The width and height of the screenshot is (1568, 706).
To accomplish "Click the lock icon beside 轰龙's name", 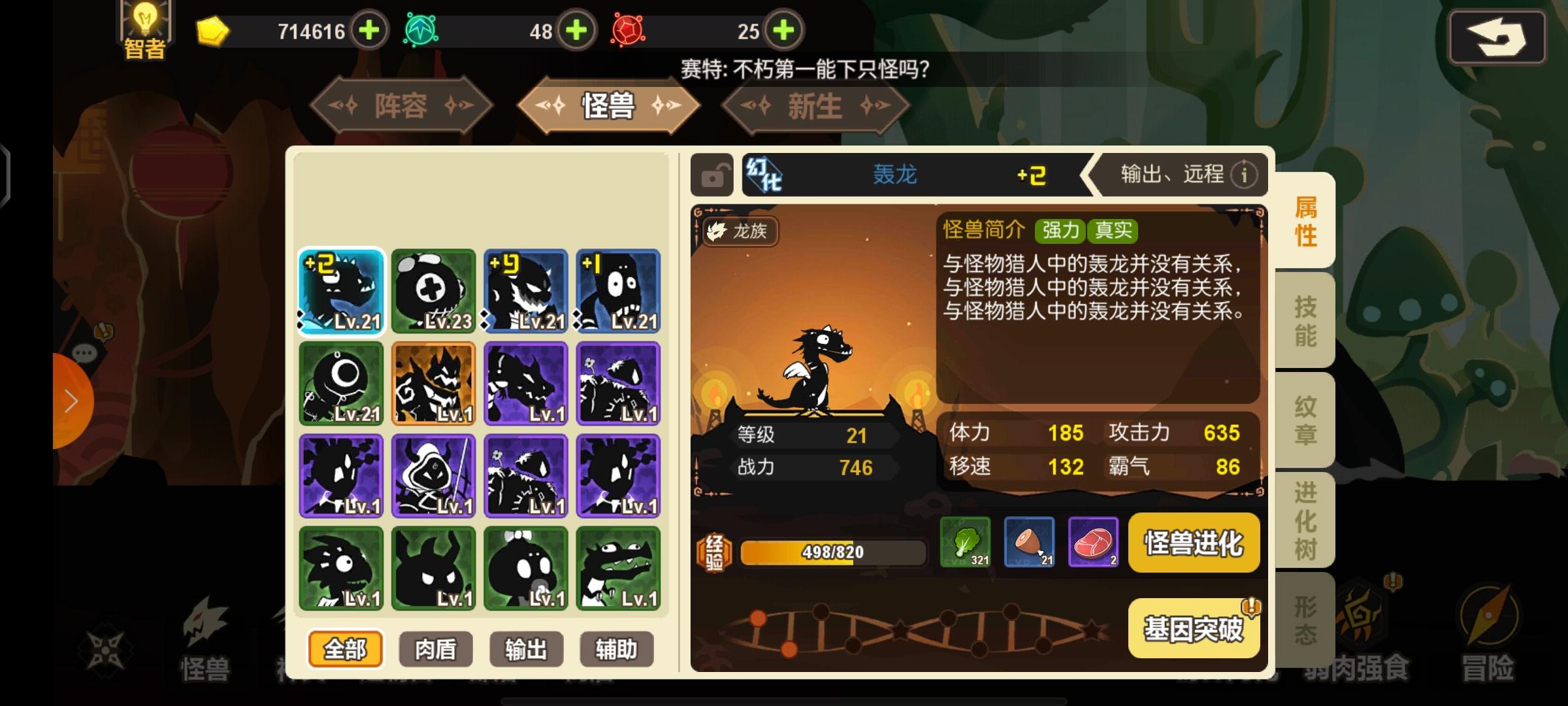I will pos(711,175).
